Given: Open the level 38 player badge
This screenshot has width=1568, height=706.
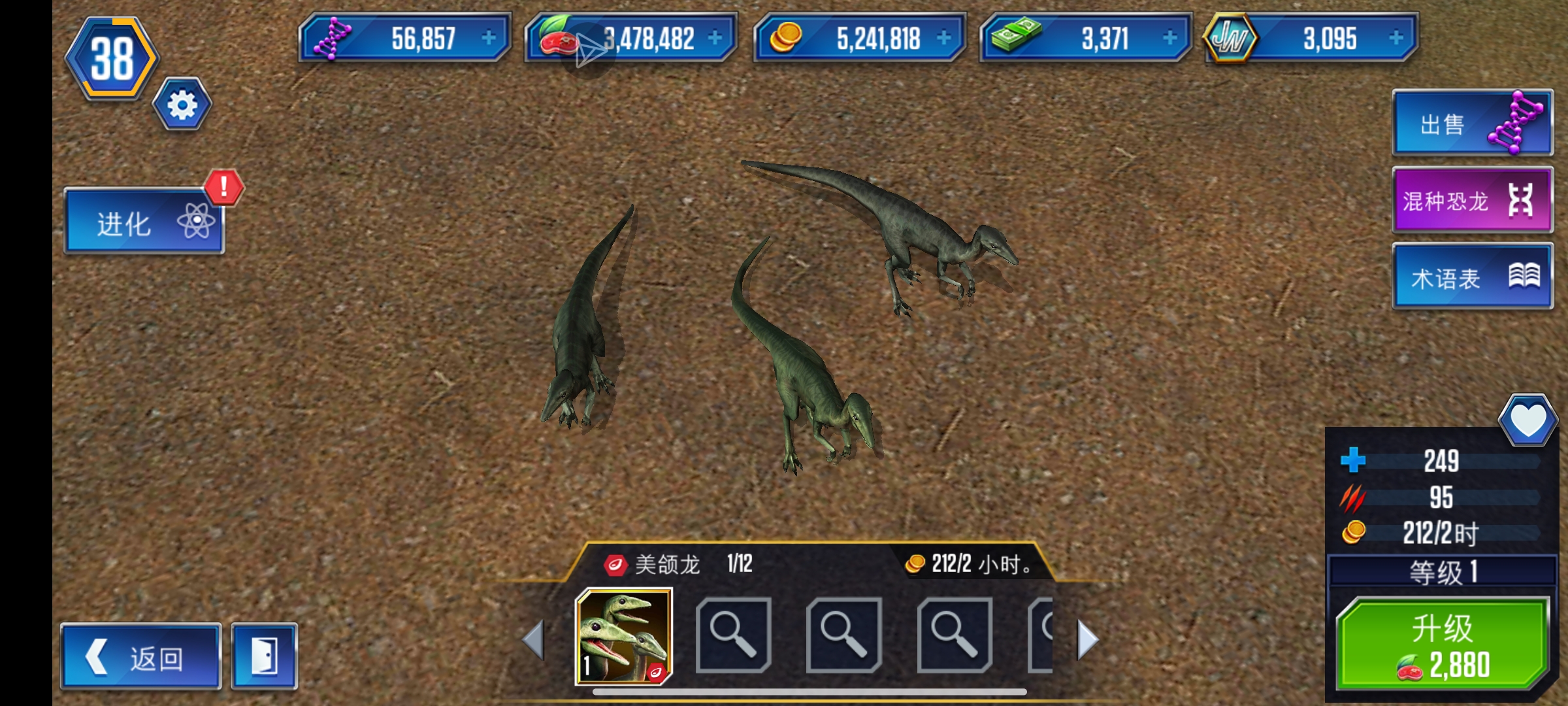Looking at the screenshot, I should [x=112, y=59].
